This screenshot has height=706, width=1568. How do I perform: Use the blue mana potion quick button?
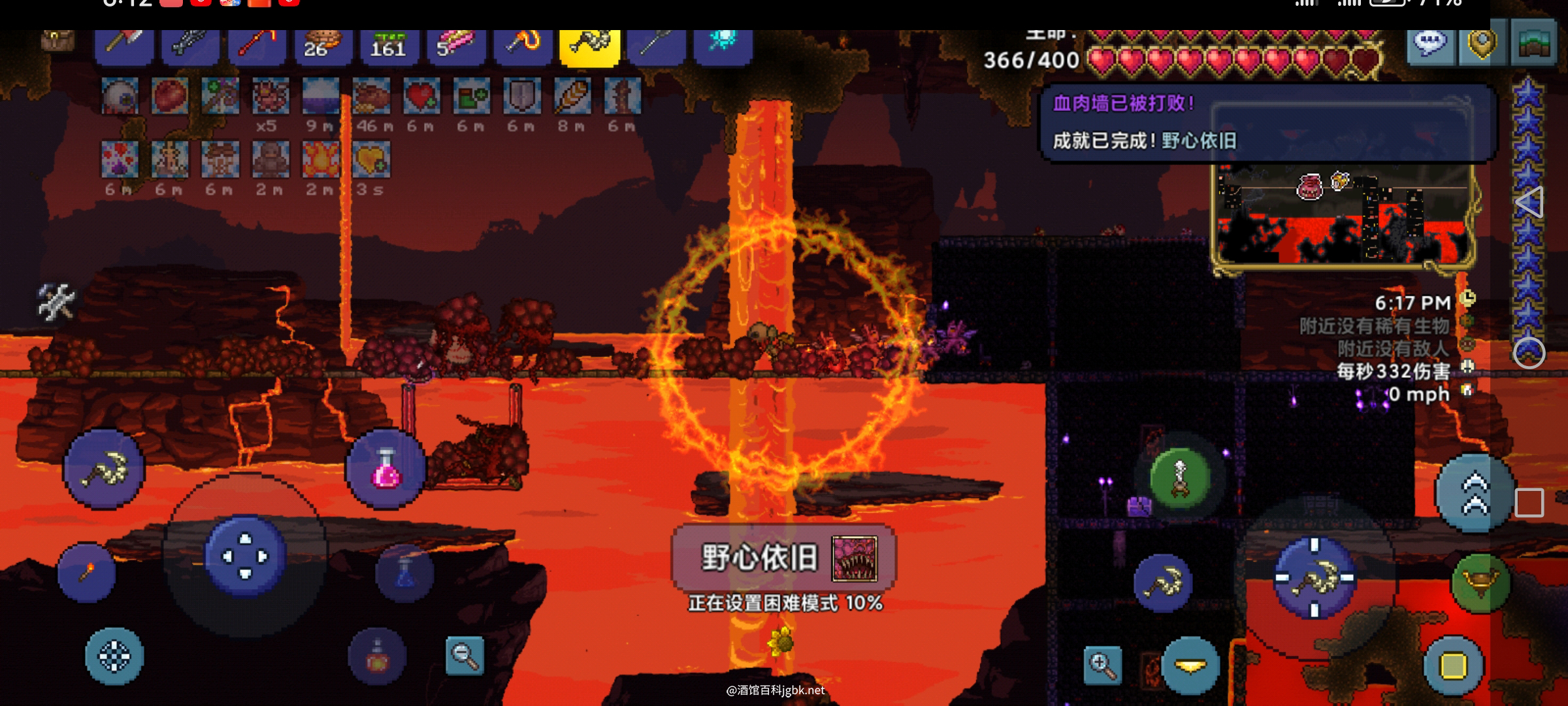(x=404, y=573)
